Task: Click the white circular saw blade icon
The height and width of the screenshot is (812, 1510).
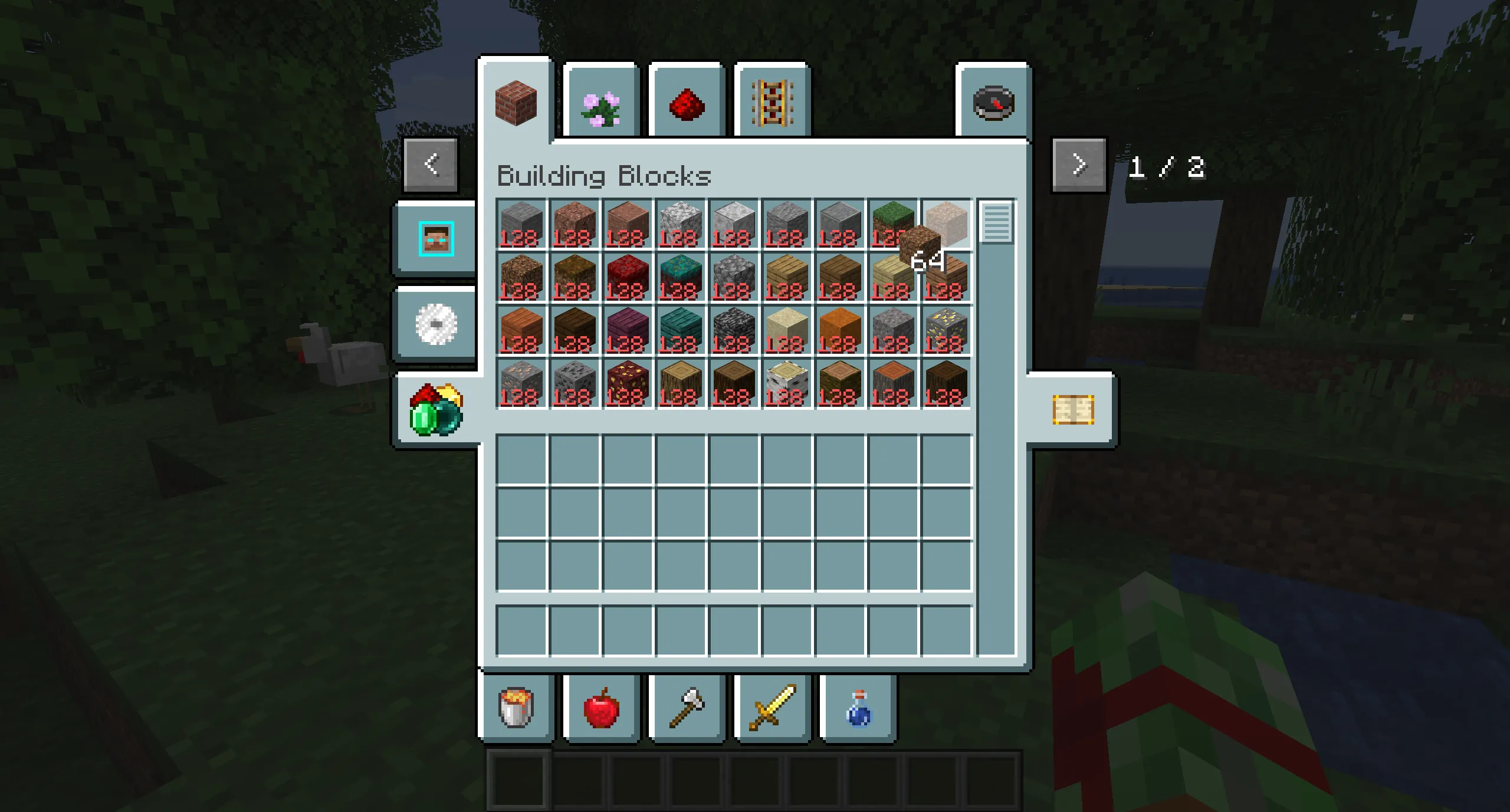Action: (435, 324)
